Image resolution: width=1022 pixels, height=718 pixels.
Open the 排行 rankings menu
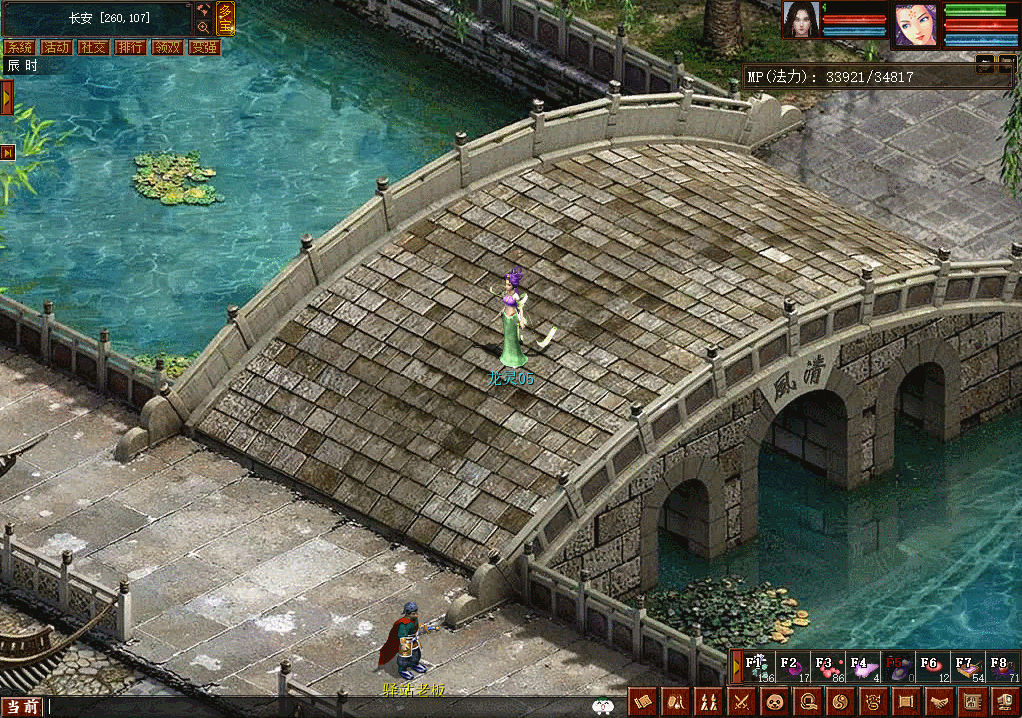click(130, 47)
